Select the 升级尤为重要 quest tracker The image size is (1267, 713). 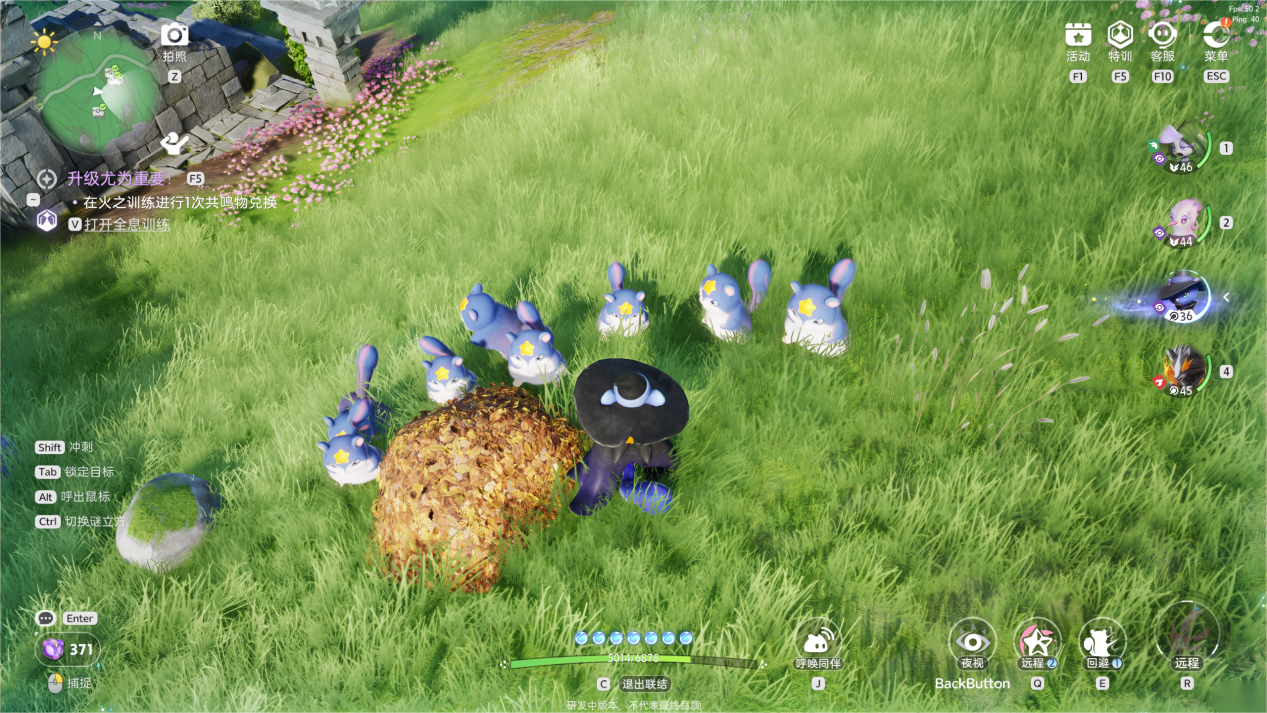click(115, 179)
